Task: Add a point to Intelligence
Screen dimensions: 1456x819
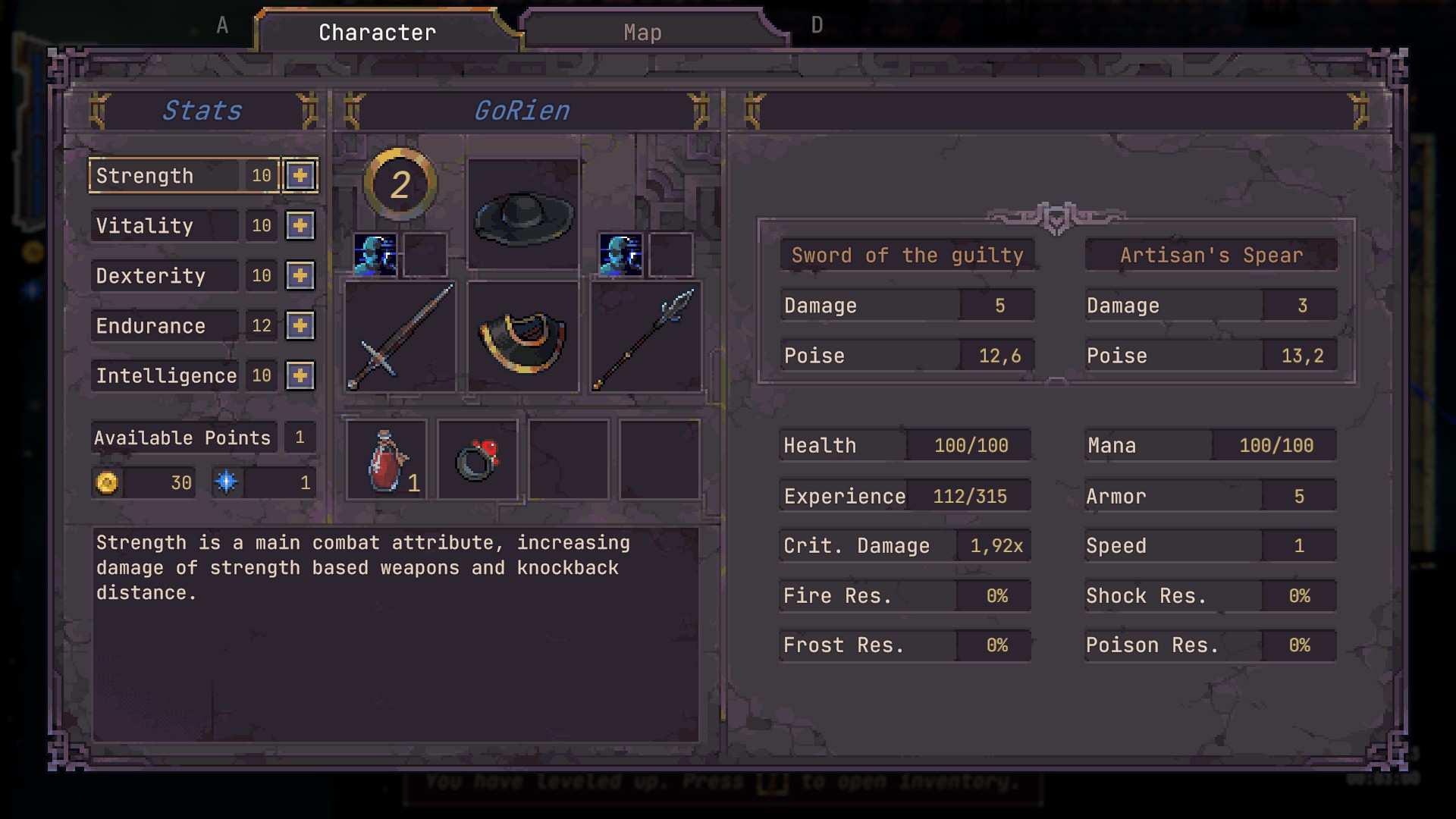Action: coord(300,375)
